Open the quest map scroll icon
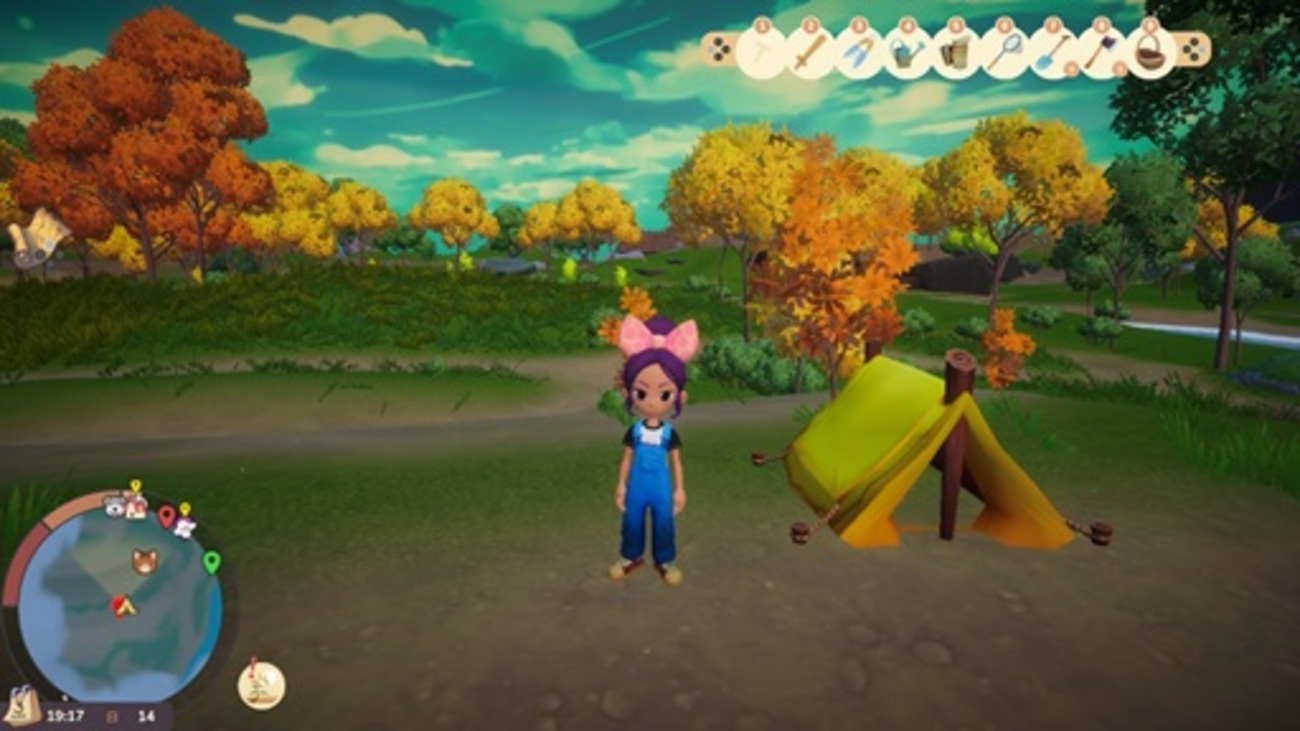The image size is (1300, 731). [x=38, y=238]
